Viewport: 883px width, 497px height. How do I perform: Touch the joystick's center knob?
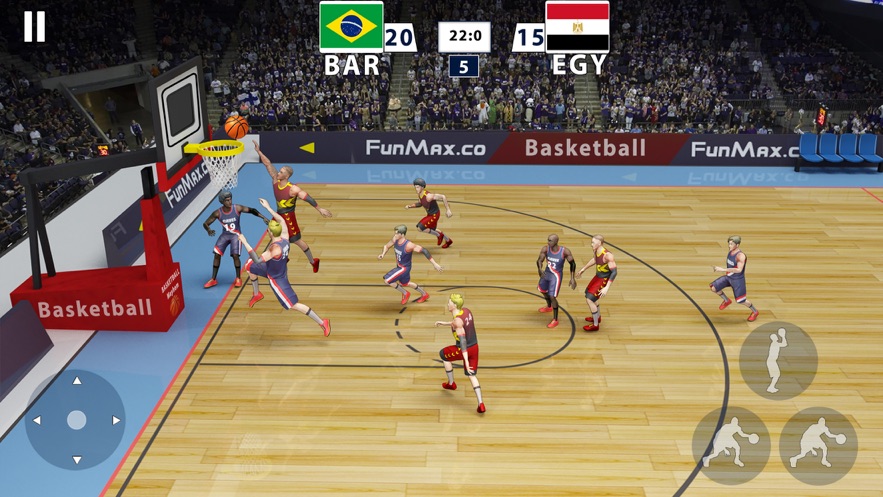pyautogui.click(x=76, y=420)
